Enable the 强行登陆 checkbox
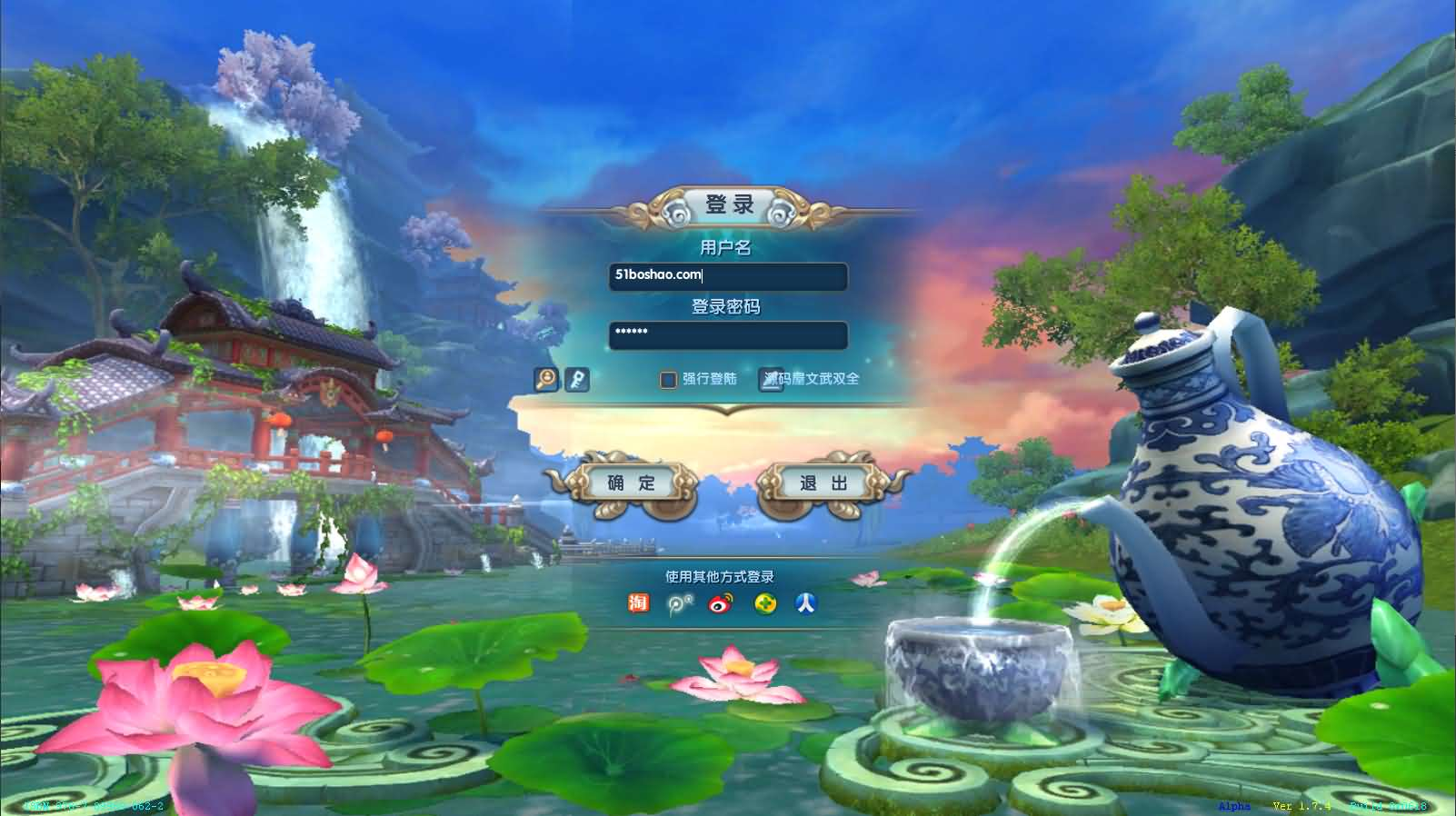1456x816 pixels. (666, 379)
